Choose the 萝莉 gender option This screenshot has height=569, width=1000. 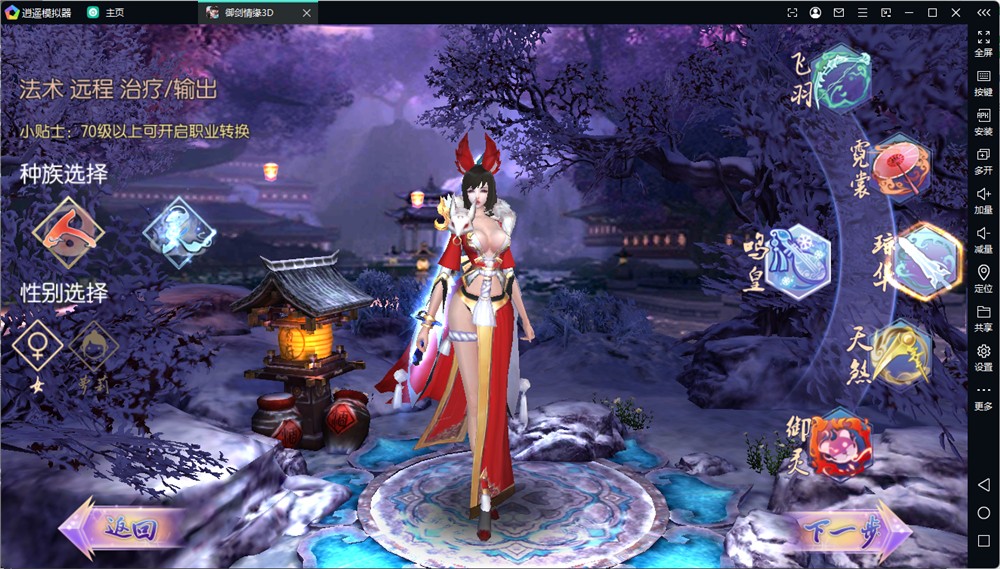(x=93, y=349)
